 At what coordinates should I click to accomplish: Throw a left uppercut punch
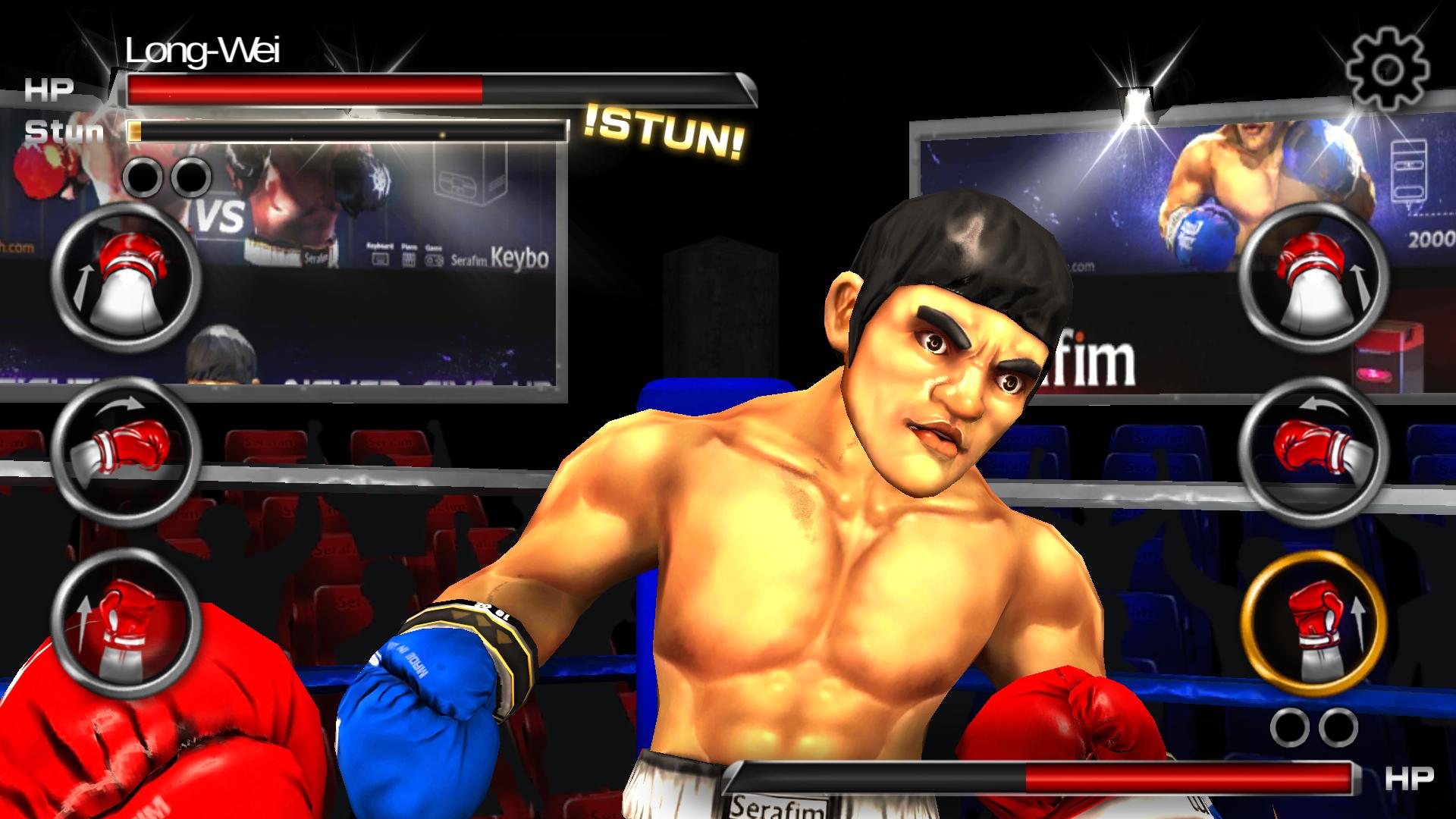pos(127,626)
